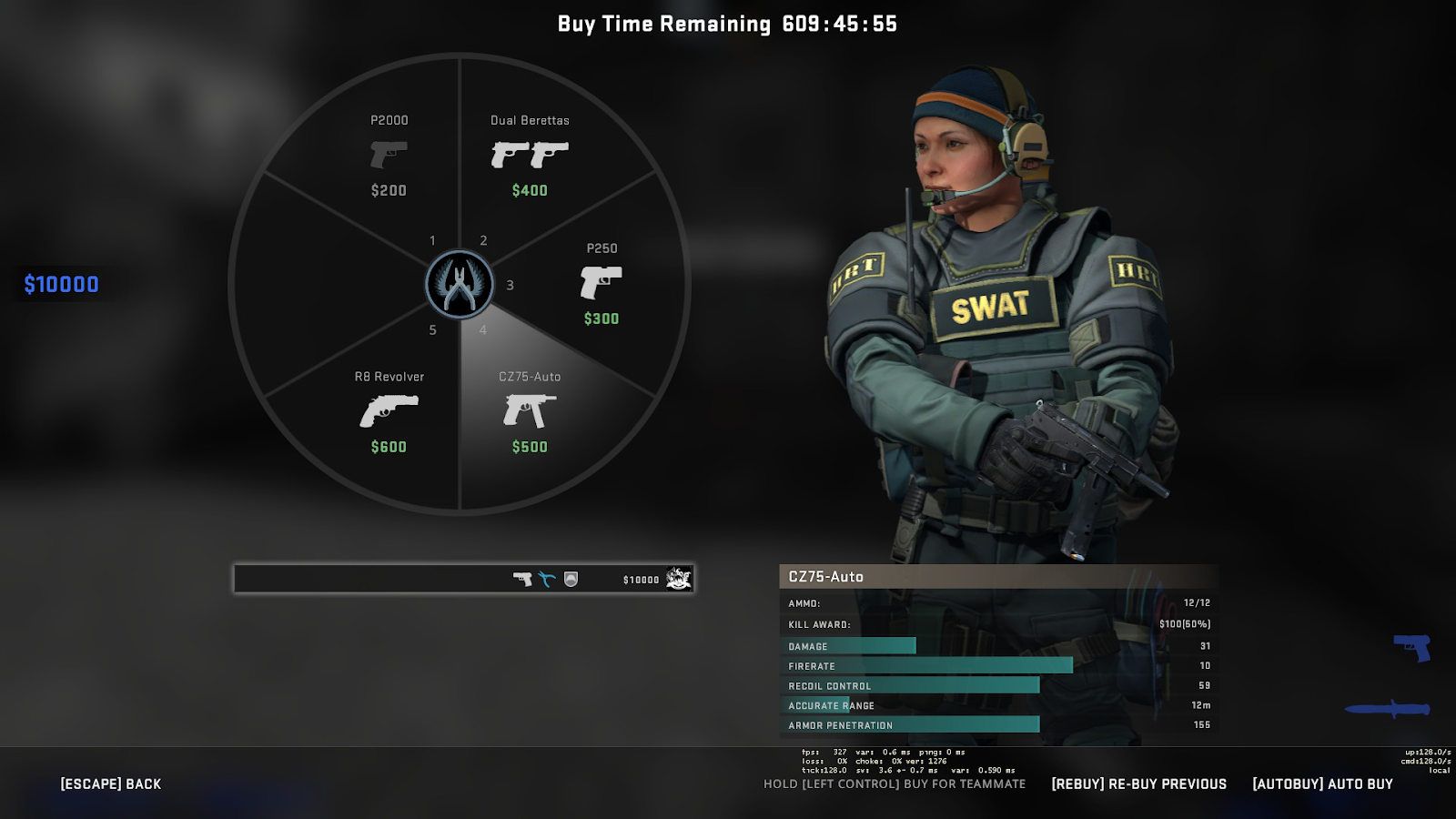
Task: Click the pistol icon in loadout bar
Action: click(x=522, y=579)
